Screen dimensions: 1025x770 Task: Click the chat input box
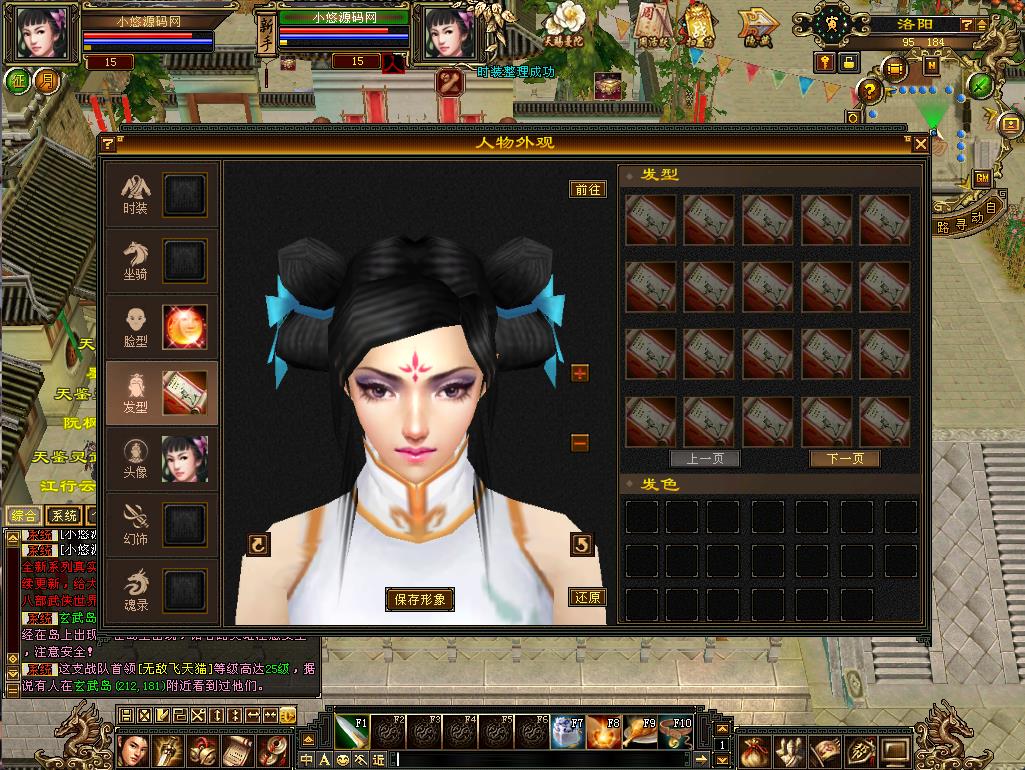550,760
